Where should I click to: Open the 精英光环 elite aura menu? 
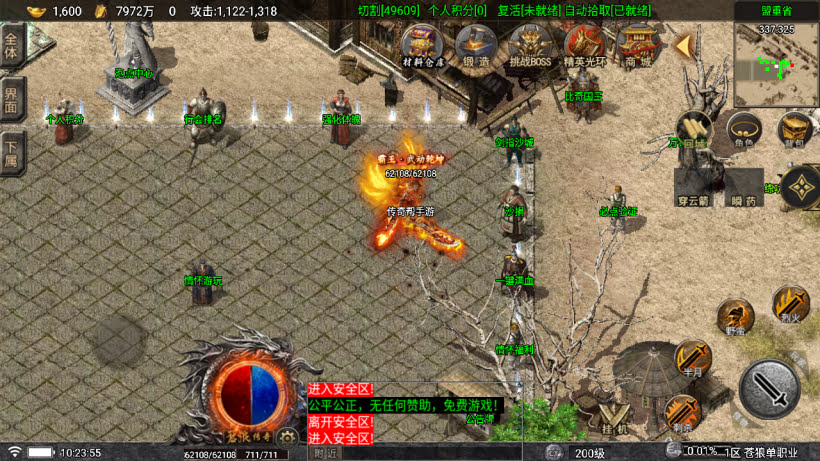pos(584,46)
